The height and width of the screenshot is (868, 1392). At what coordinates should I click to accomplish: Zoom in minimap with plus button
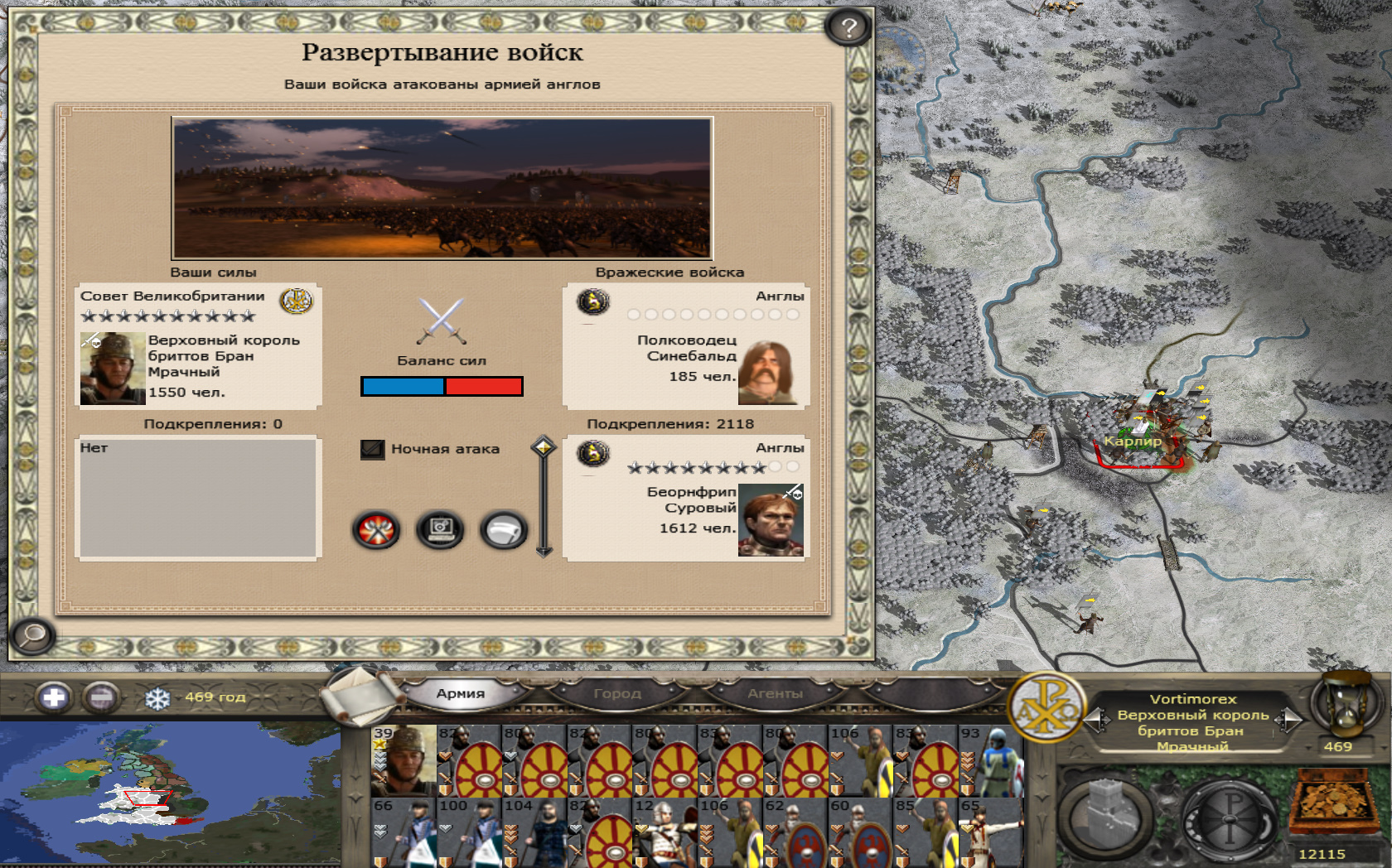[x=54, y=697]
